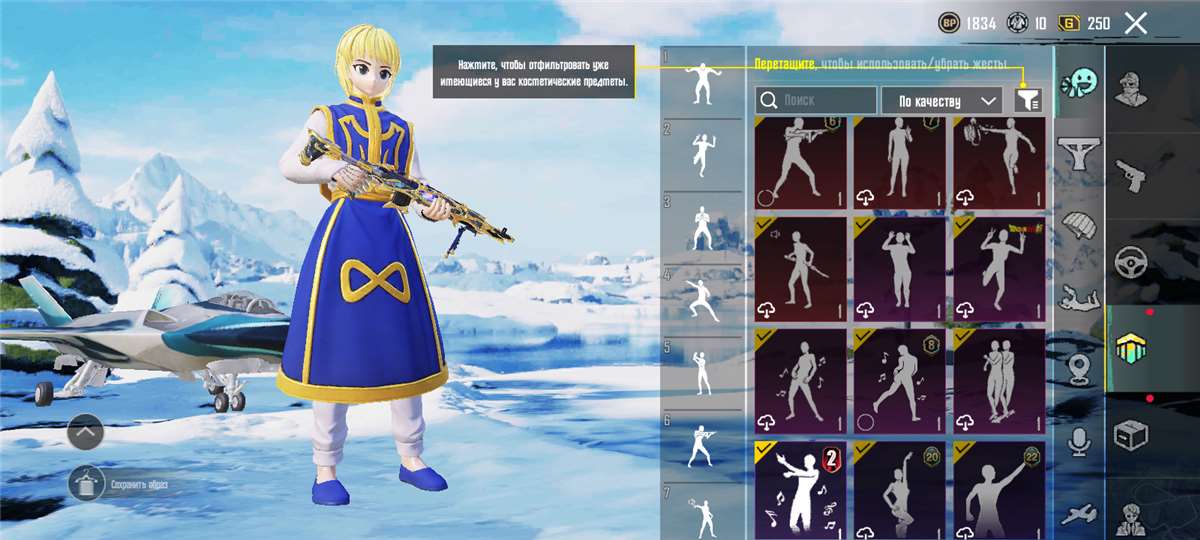The image size is (1200, 540).
Task: Open the airplane skins tab
Action: coord(1079,514)
